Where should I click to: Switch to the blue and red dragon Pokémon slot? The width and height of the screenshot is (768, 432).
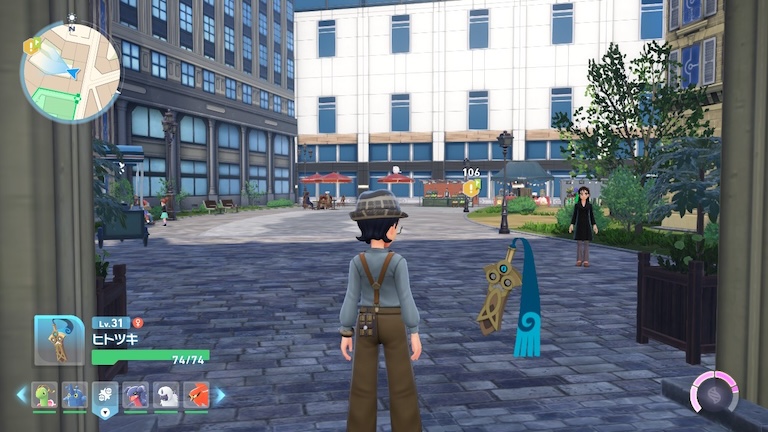pyautogui.click(x=136, y=395)
